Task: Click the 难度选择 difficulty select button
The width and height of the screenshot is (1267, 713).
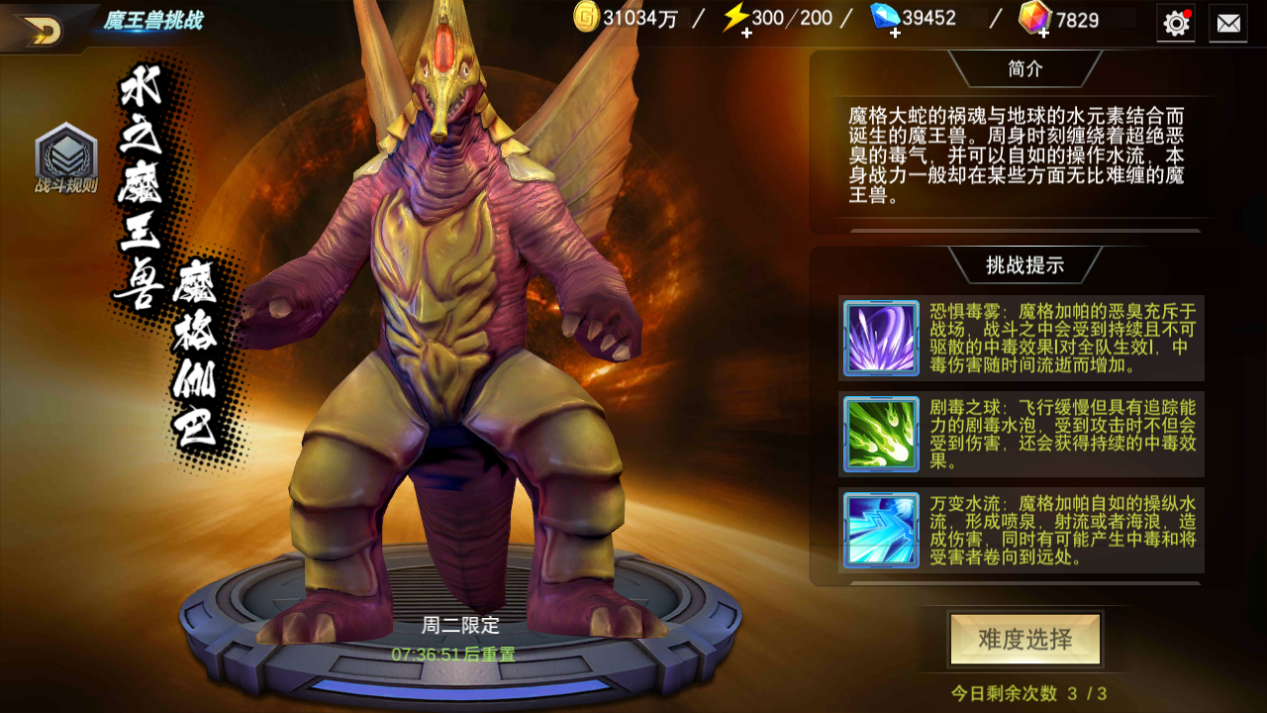Action: tap(1025, 640)
